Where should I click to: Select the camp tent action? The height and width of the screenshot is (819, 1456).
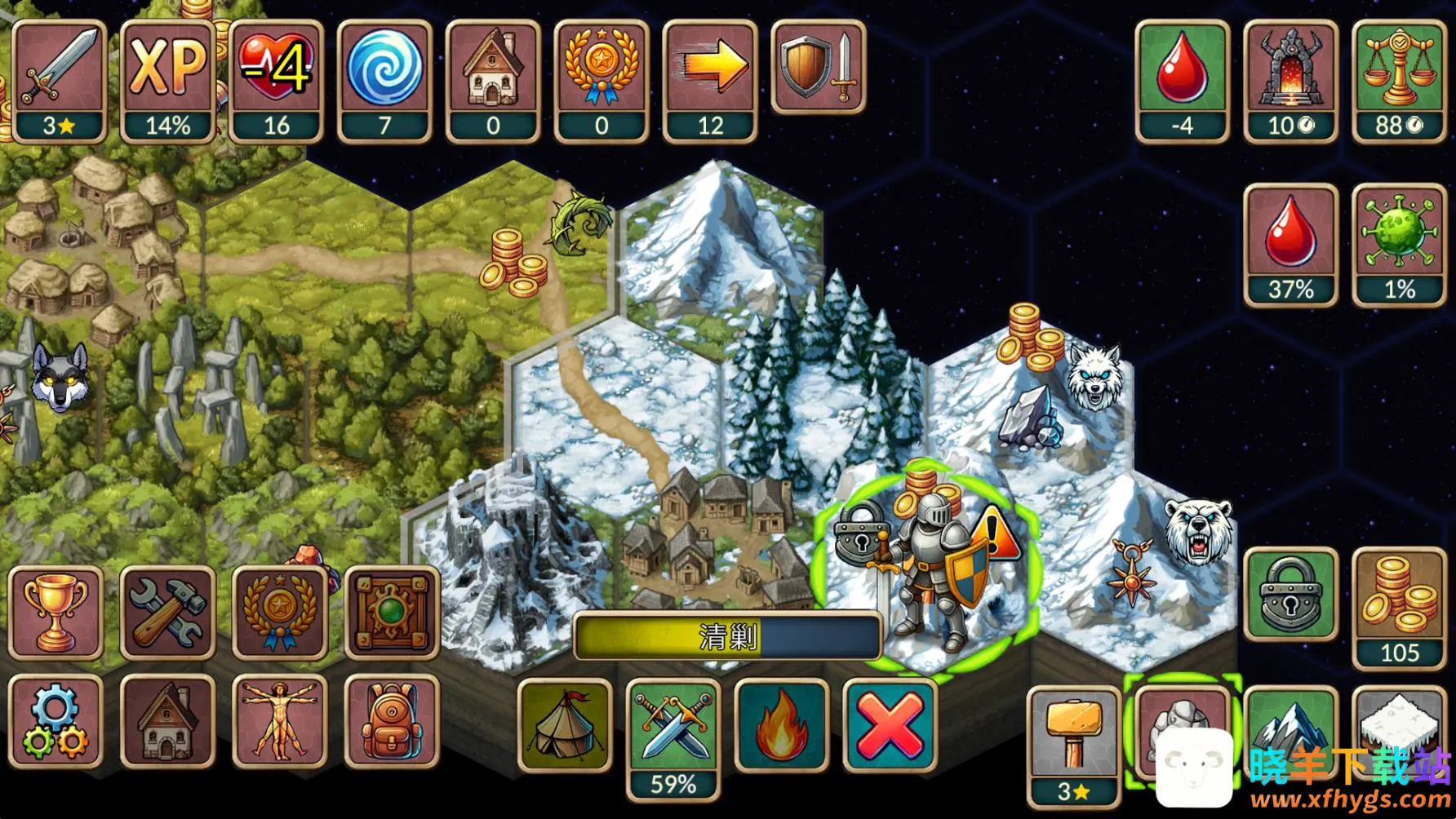[565, 725]
